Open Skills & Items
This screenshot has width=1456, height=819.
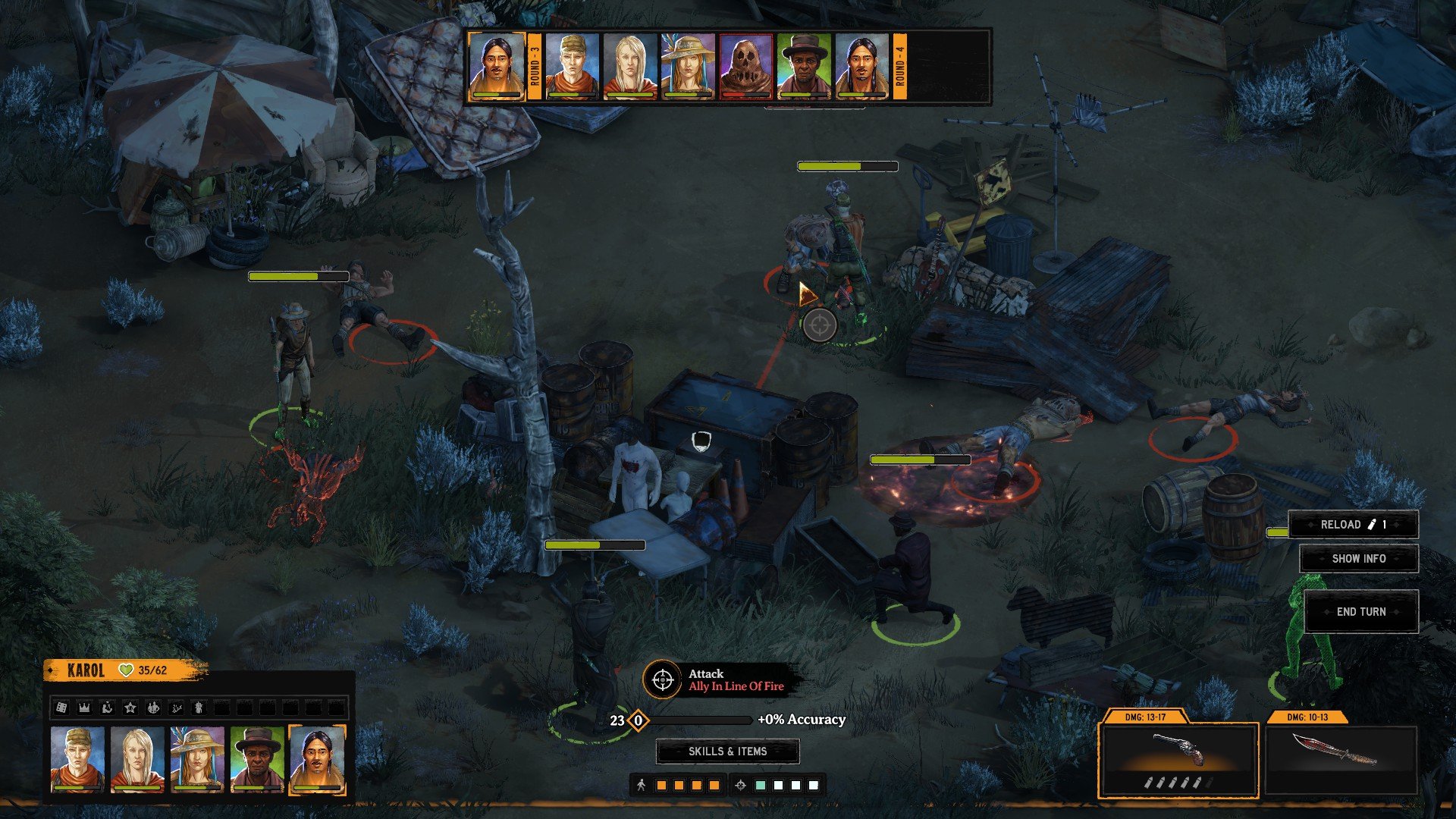click(x=727, y=751)
